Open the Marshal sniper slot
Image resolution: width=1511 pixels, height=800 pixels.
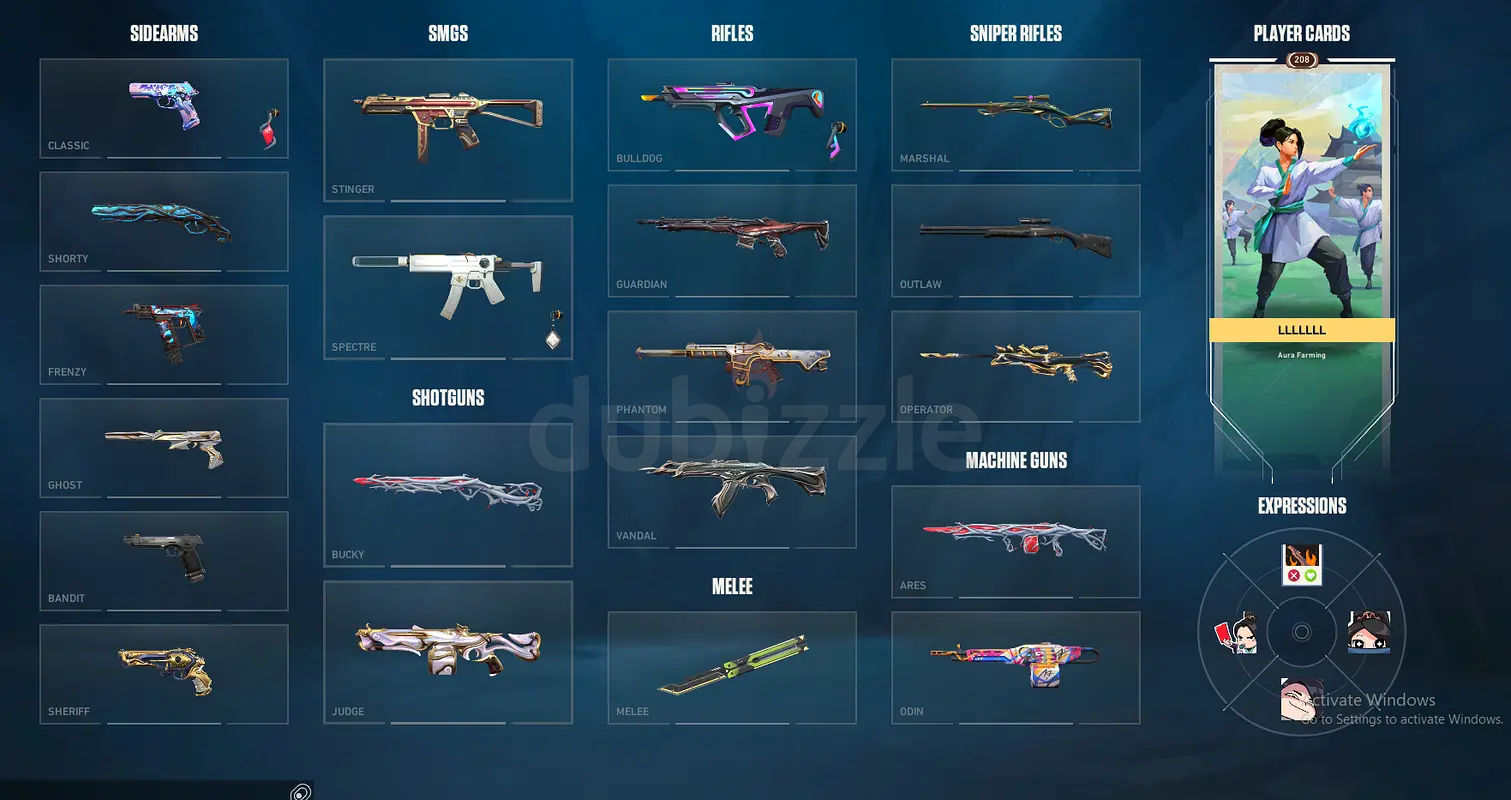point(1016,114)
